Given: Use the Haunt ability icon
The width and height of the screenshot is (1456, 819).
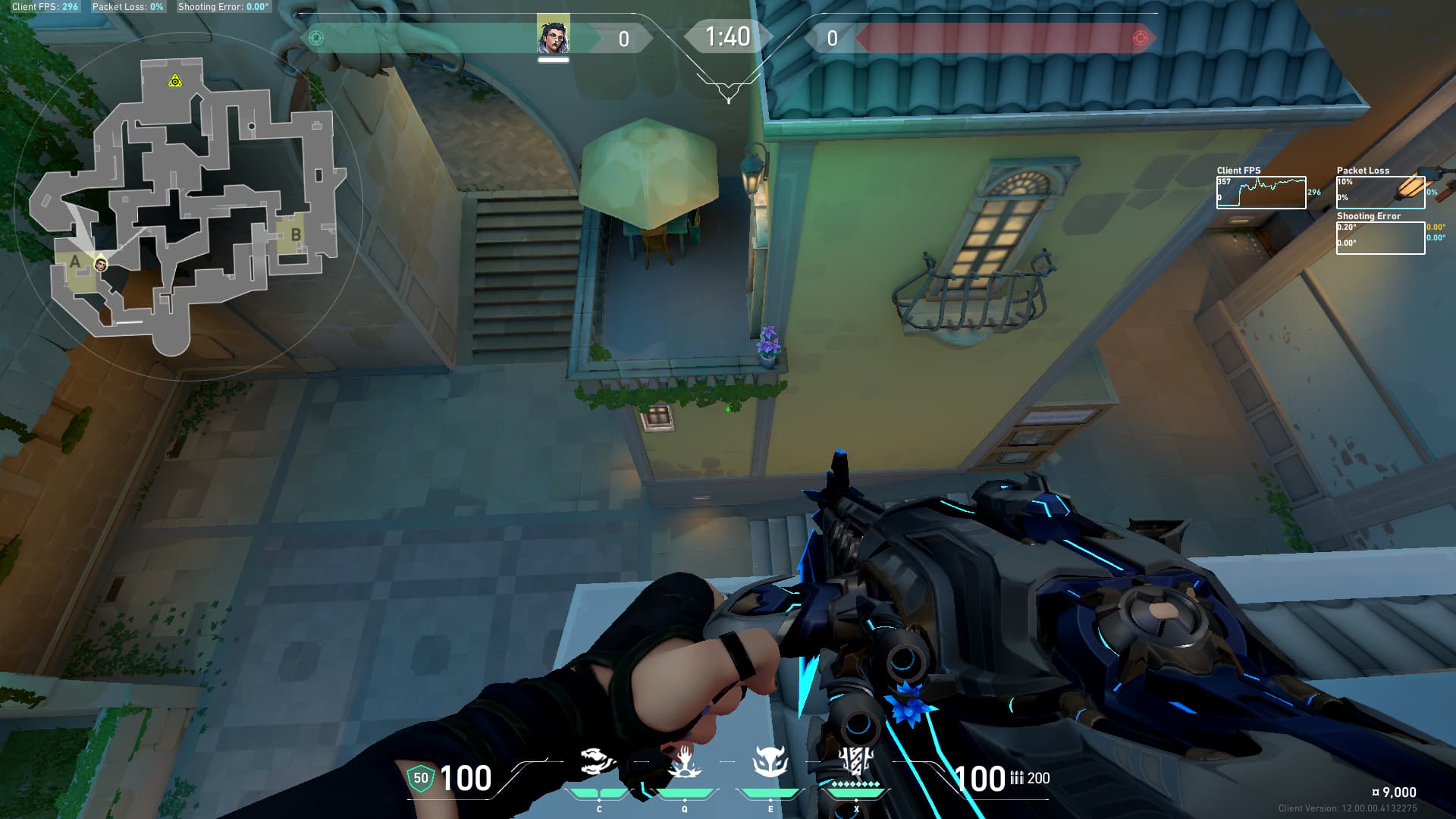Looking at the screenshot, I should pyautogui.click(x=770, y=762).
